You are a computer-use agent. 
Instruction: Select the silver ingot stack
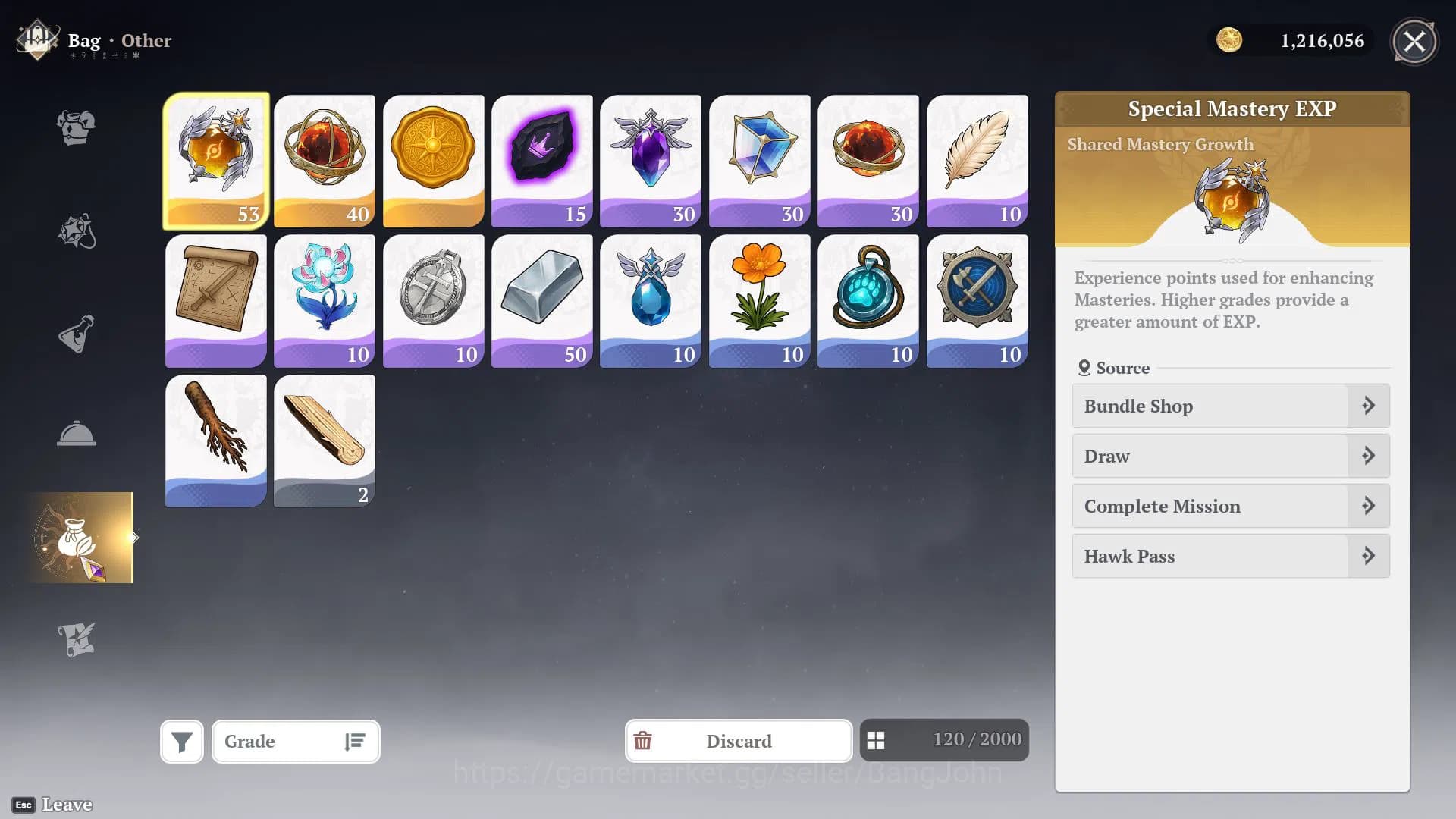[x=541, y=300]
